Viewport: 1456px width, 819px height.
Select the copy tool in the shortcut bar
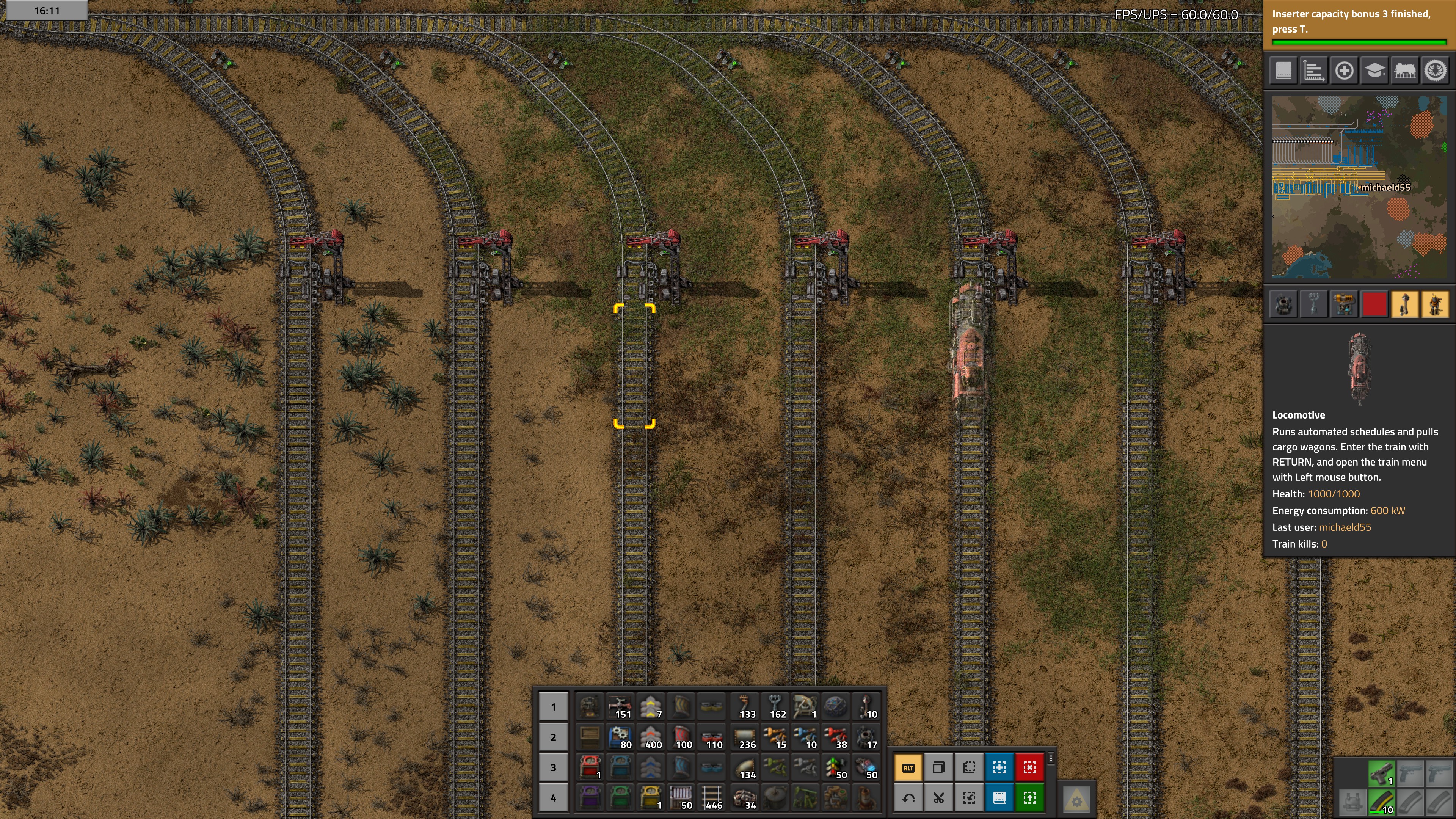click(x=939, y=767)
